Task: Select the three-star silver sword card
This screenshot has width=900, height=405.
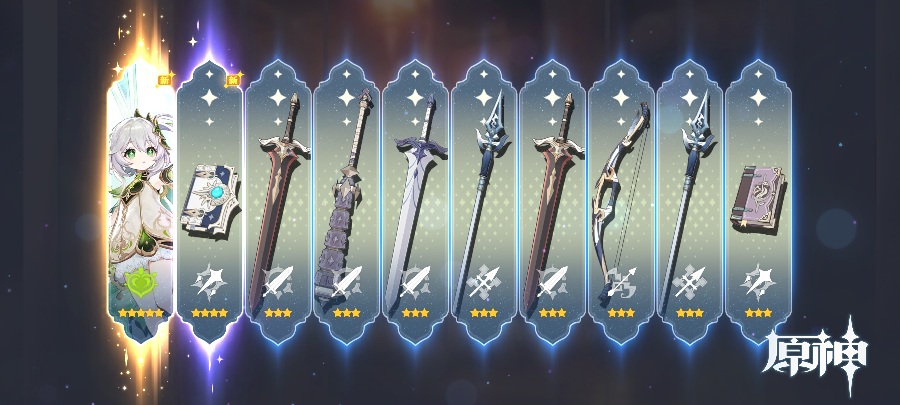Action: pyautogui.click(x=415, y=200)
